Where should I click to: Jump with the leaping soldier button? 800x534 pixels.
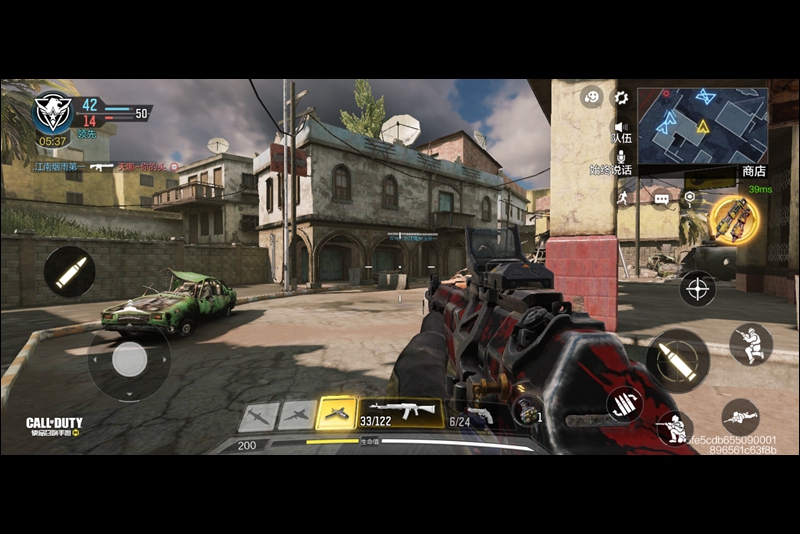(x=750, y=344)
